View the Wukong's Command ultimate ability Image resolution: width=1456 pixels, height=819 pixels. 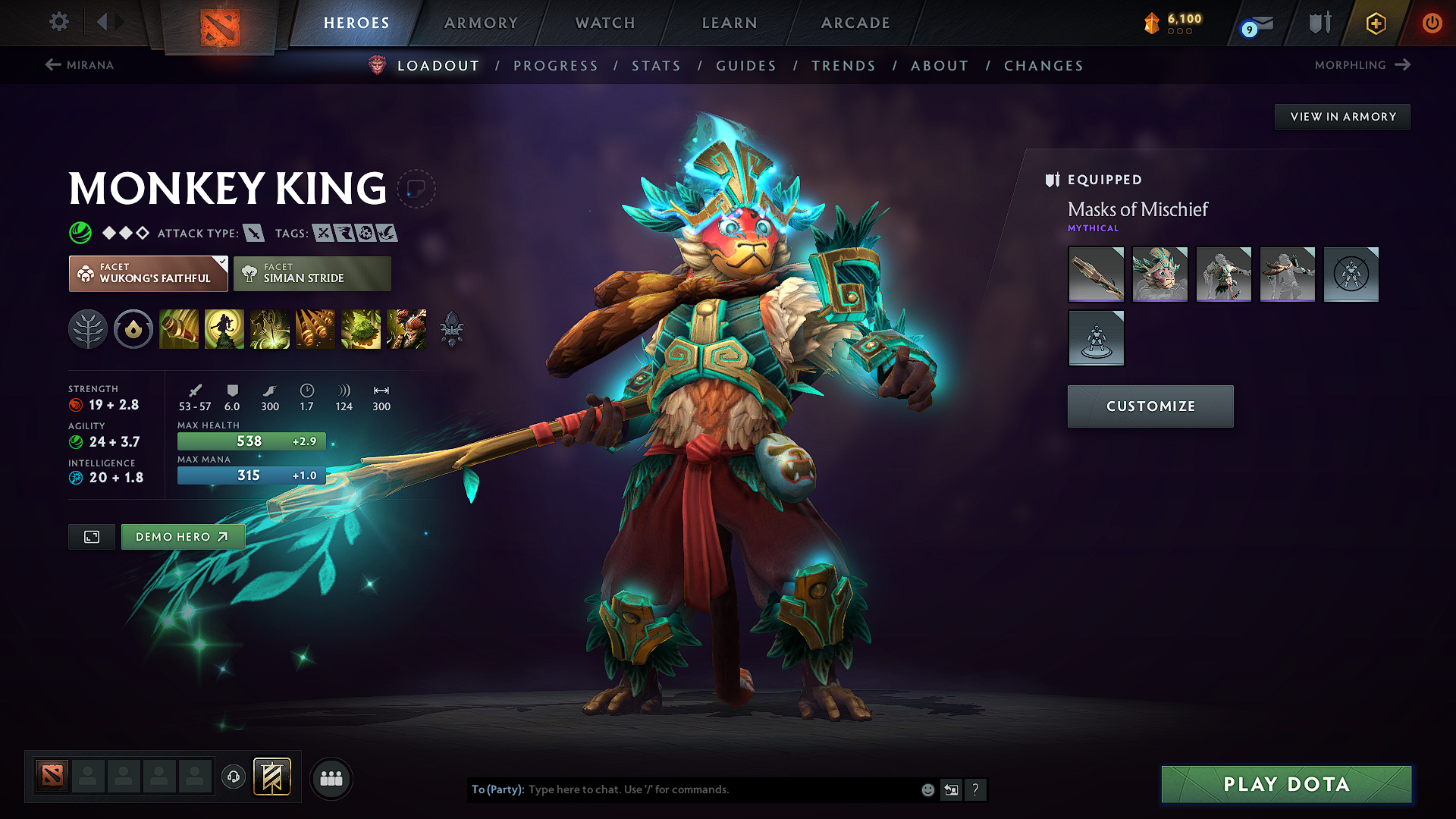(x=406, y=328)
